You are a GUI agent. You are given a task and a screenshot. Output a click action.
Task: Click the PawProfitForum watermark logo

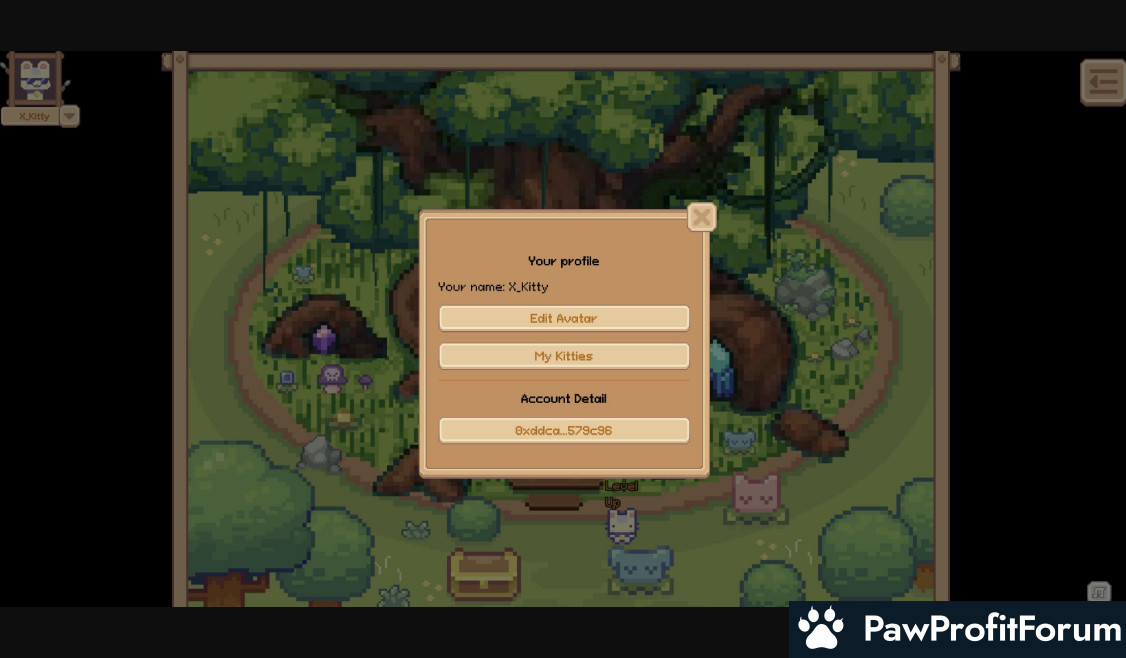click(958, 629)
